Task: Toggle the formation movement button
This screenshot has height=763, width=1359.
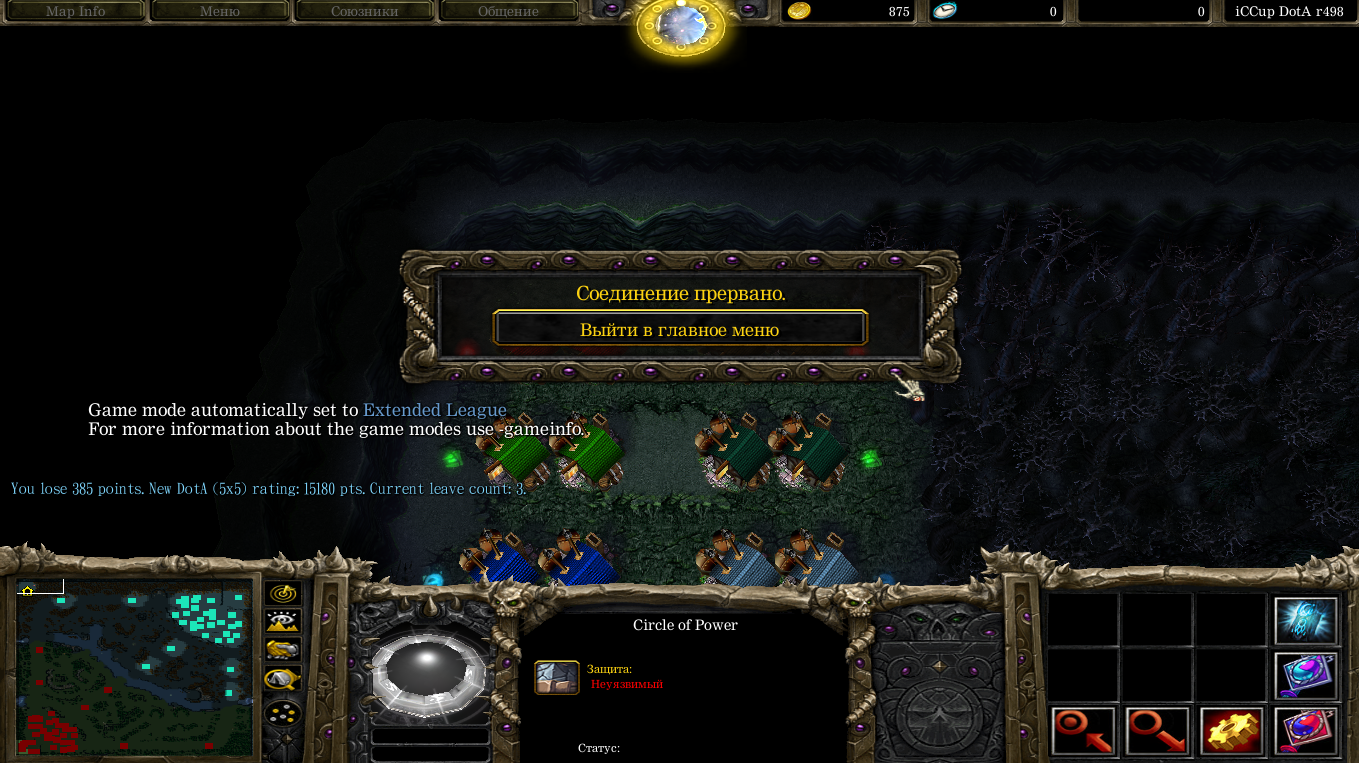Action: click(x=284, y=713)
